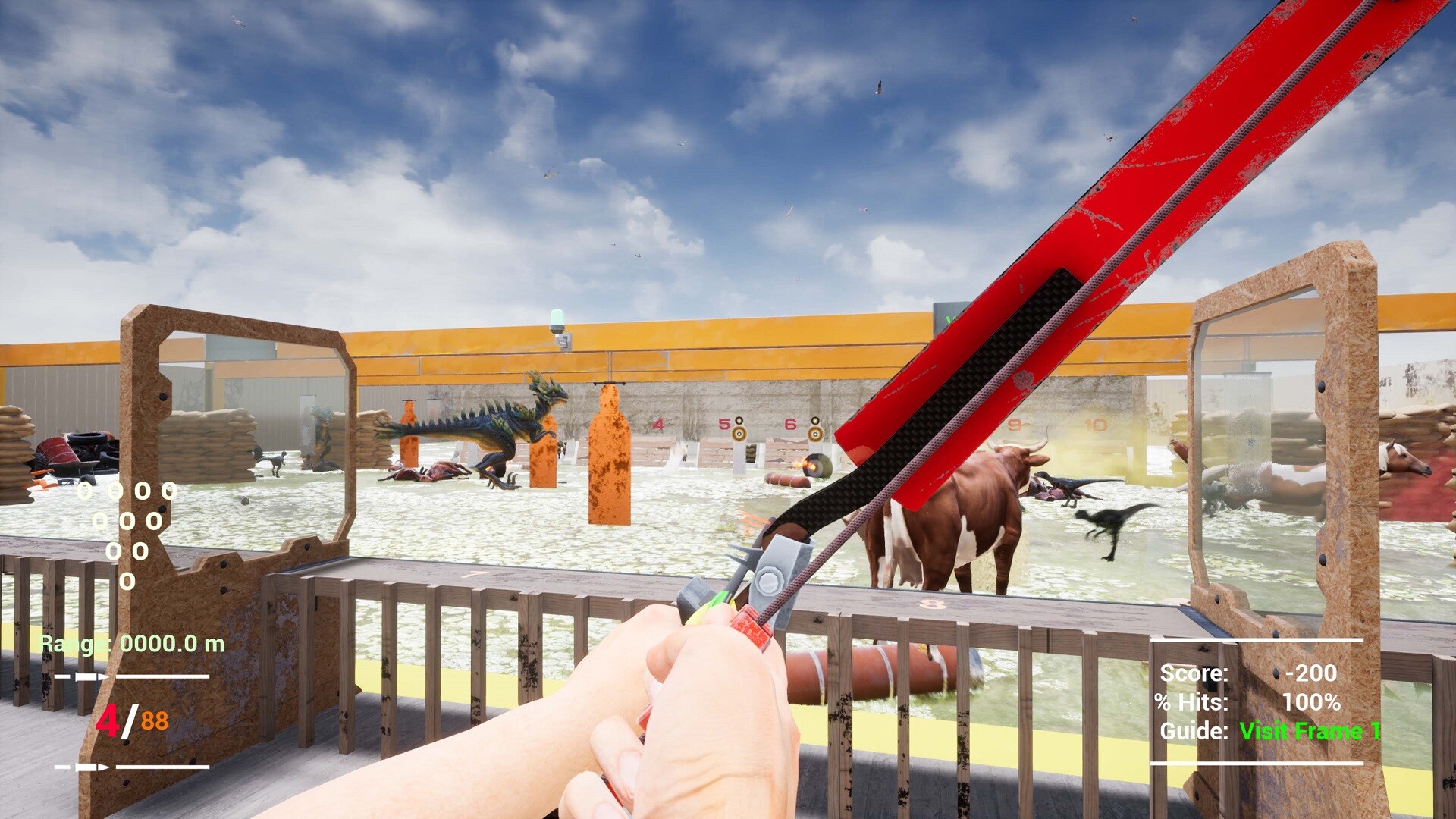1456x819 pixels.
Task: Click the bullseye target on frame 6
Action: pyautogui.click(x=815, y=434)
